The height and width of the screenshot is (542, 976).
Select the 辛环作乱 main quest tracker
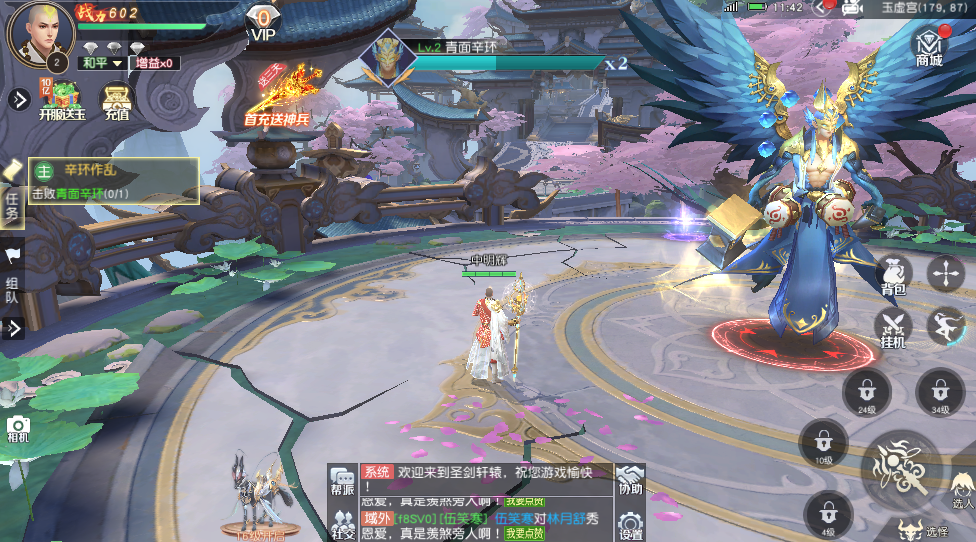click(113, 181)
